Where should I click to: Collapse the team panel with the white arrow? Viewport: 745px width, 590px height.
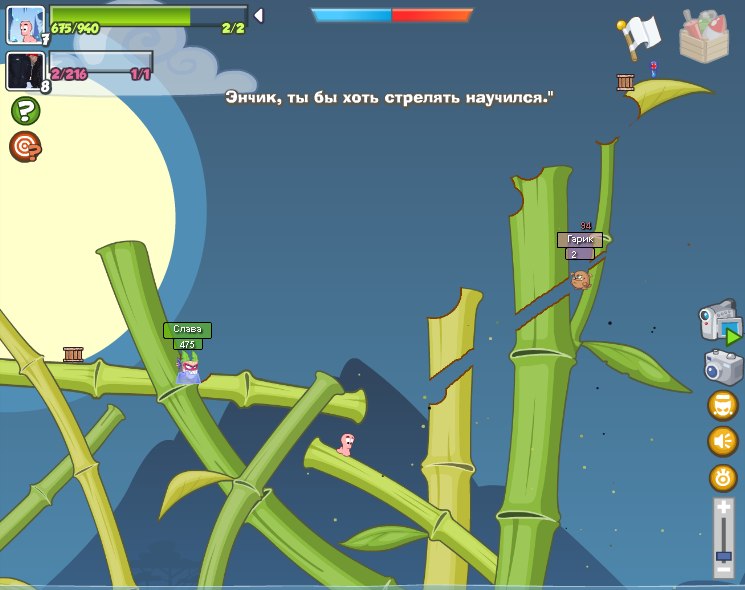click(258, 15)
